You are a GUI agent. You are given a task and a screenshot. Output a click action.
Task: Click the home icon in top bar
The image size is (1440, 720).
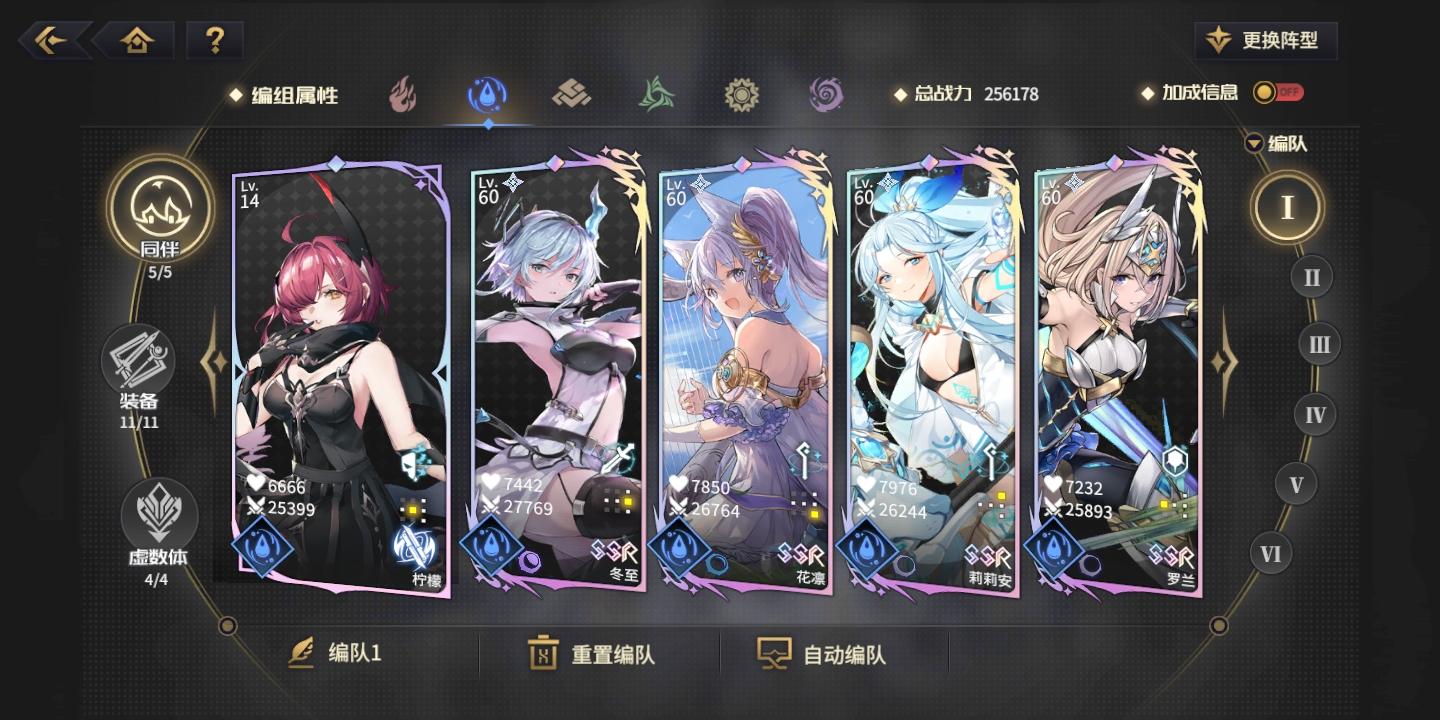point(137,40)
